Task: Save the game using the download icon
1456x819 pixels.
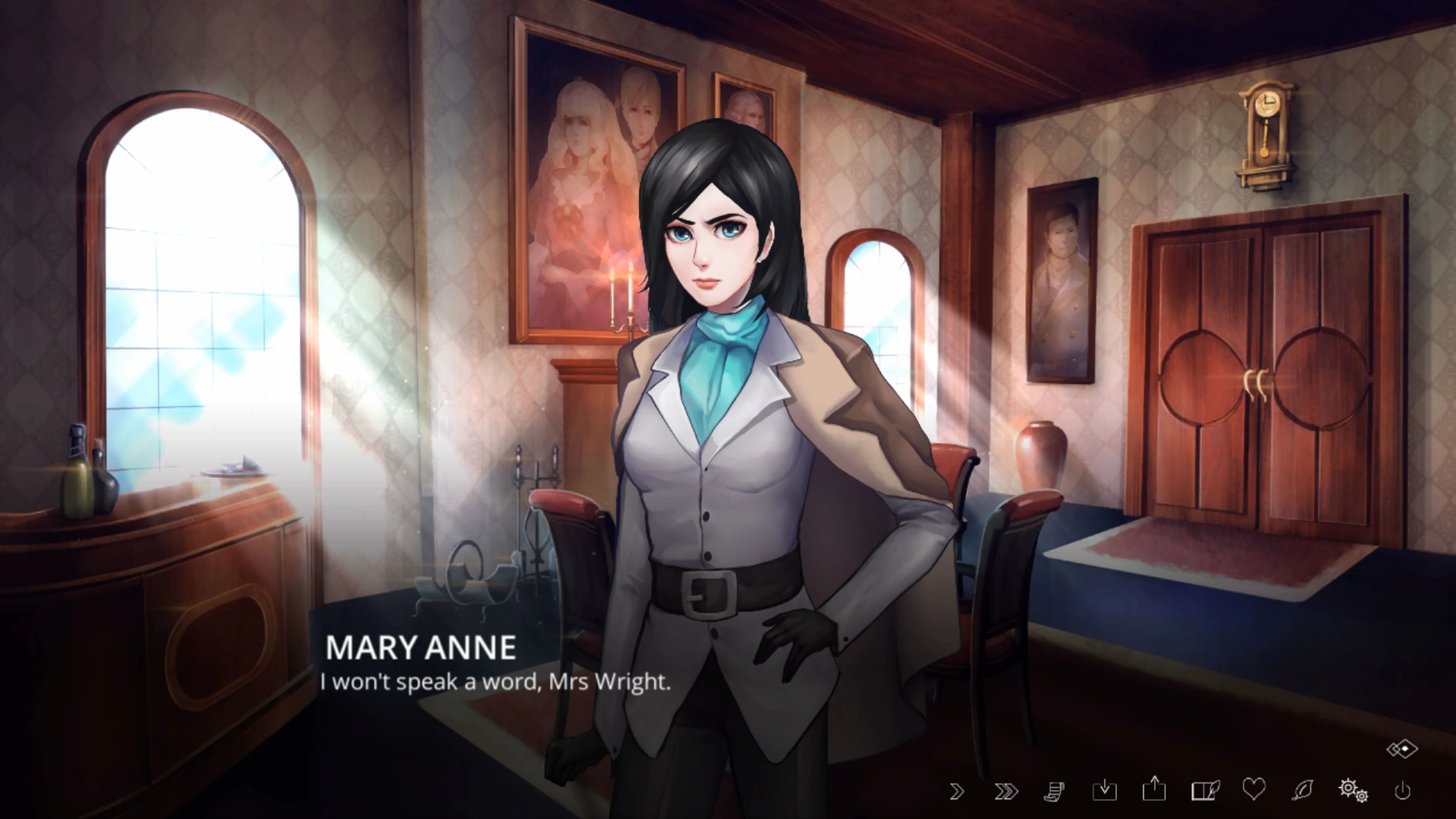Action: [1105, 791]
